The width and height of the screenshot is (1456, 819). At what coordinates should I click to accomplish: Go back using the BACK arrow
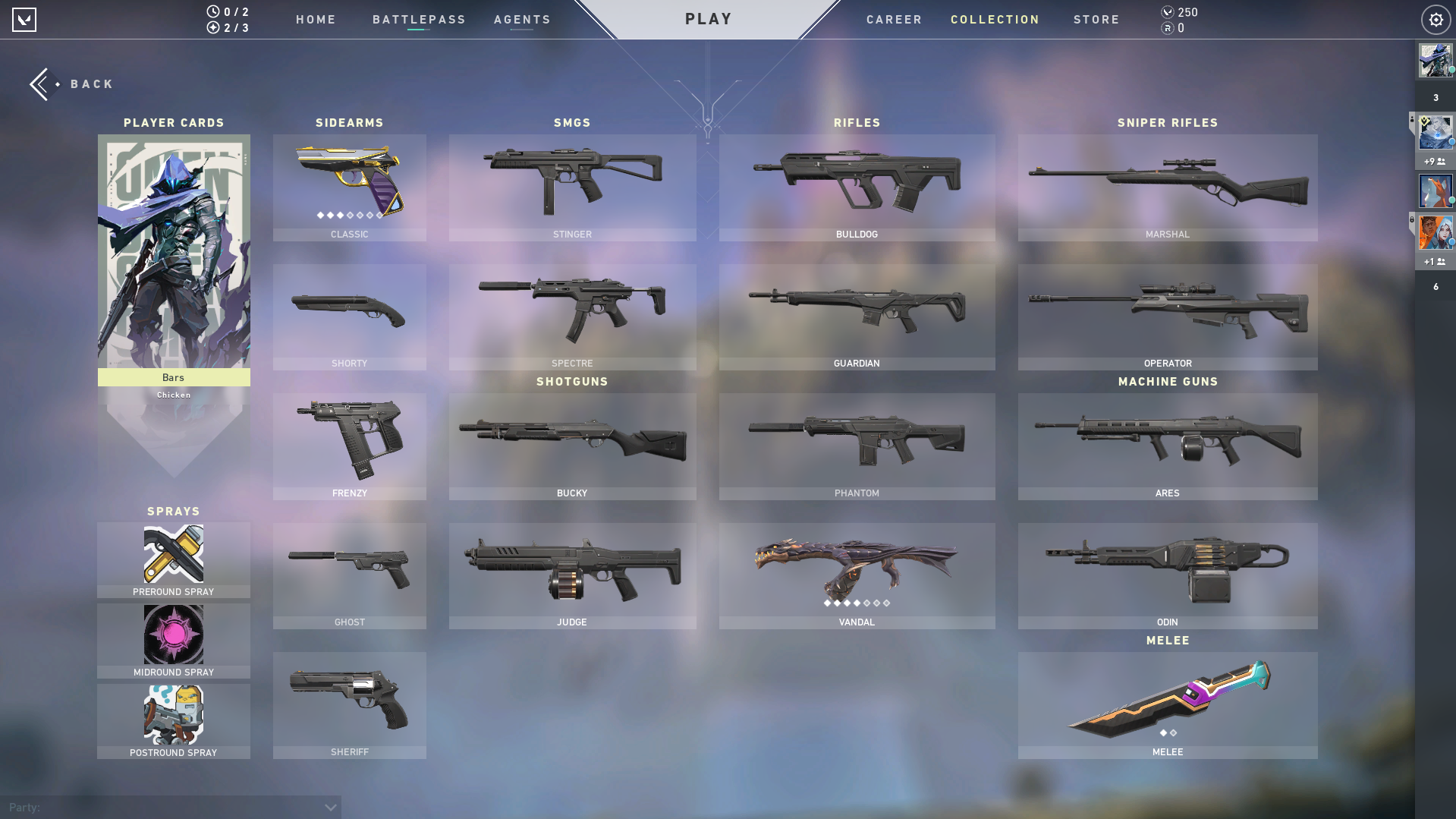pos(71,84)
